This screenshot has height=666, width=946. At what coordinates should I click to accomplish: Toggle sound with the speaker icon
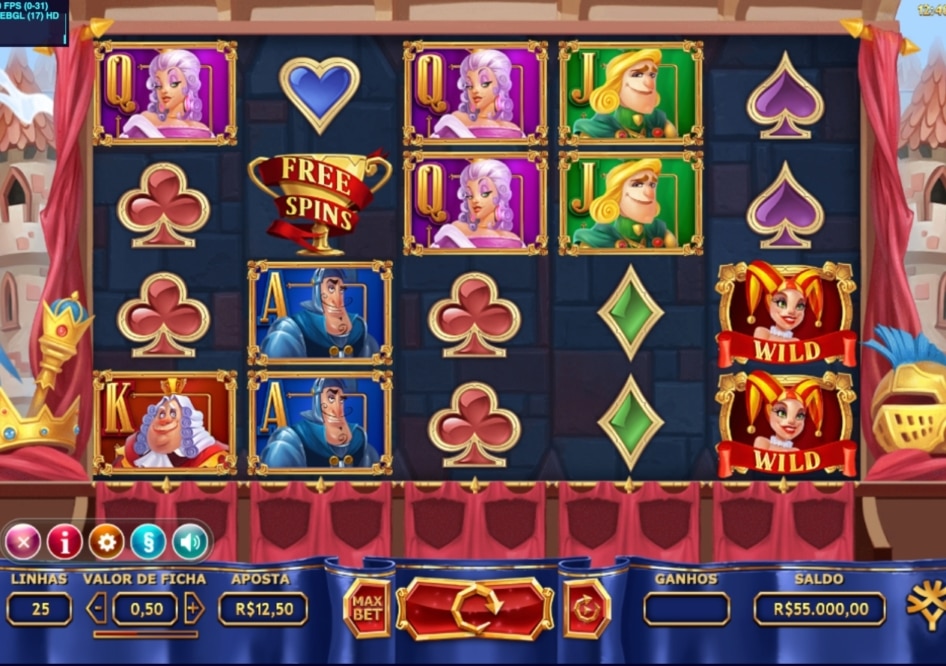pyautogui.click(x=189, y=542)
